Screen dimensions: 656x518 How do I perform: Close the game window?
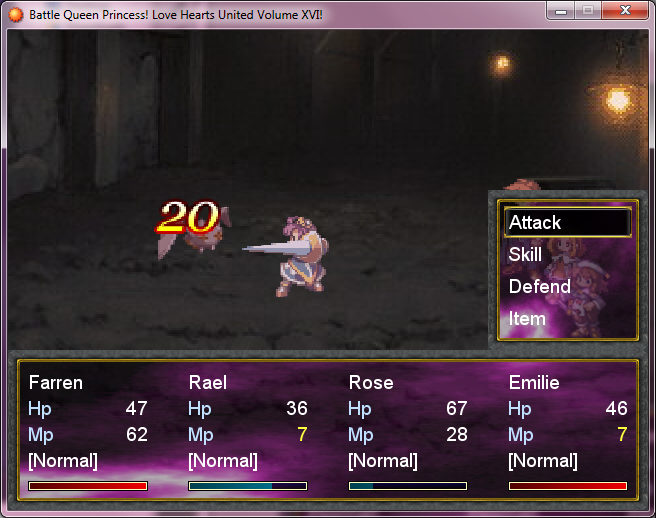625,11
